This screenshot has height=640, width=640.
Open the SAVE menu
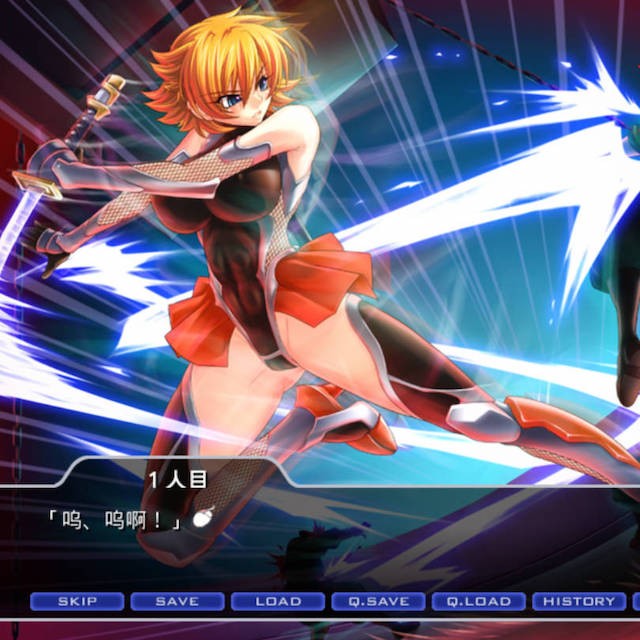click(x=177, y=601)
